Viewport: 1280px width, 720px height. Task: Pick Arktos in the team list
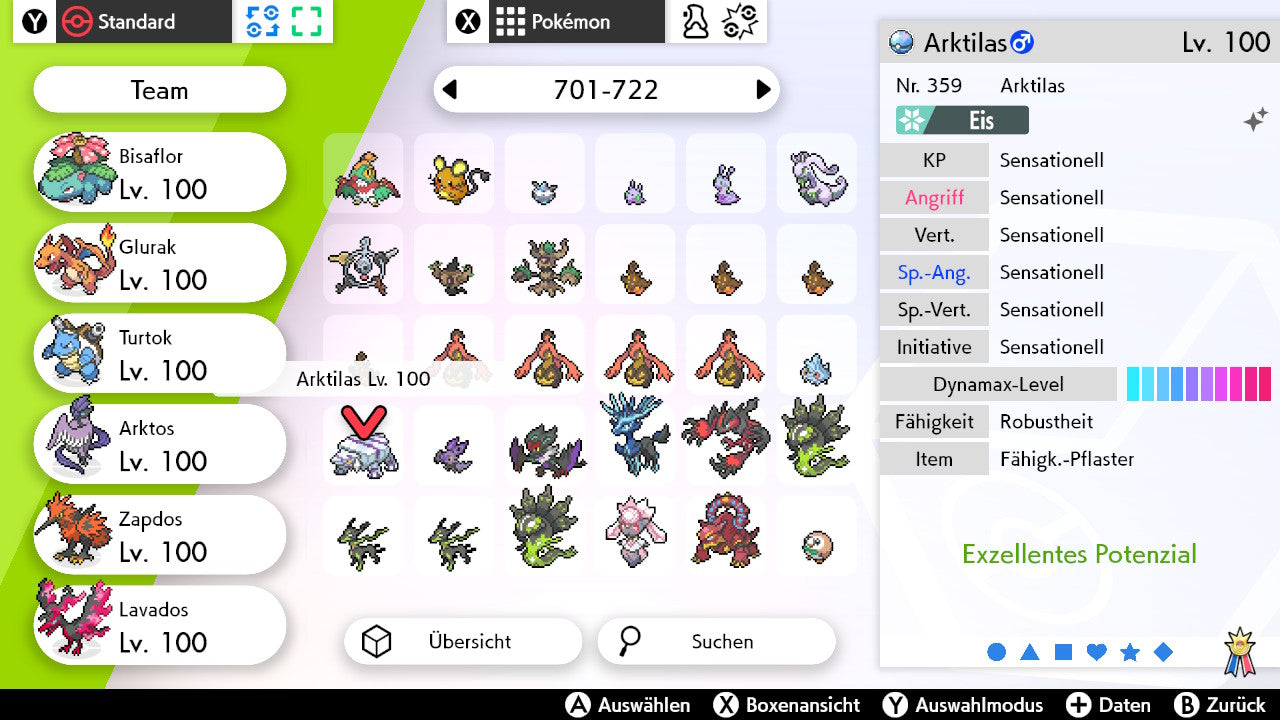coord(160,445)
